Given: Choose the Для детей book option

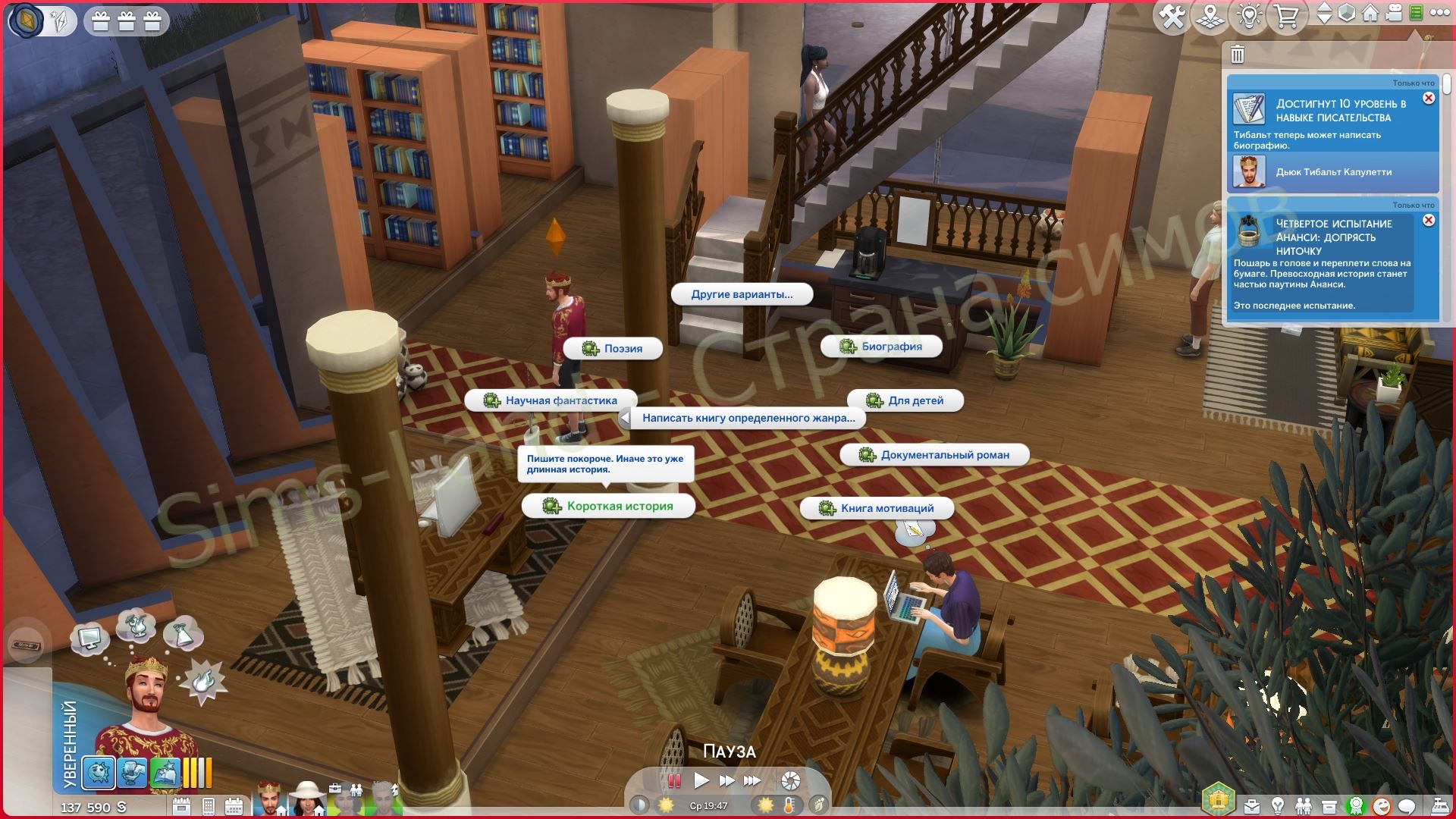Looking at the screenshot, I should (x=905, y=400).
